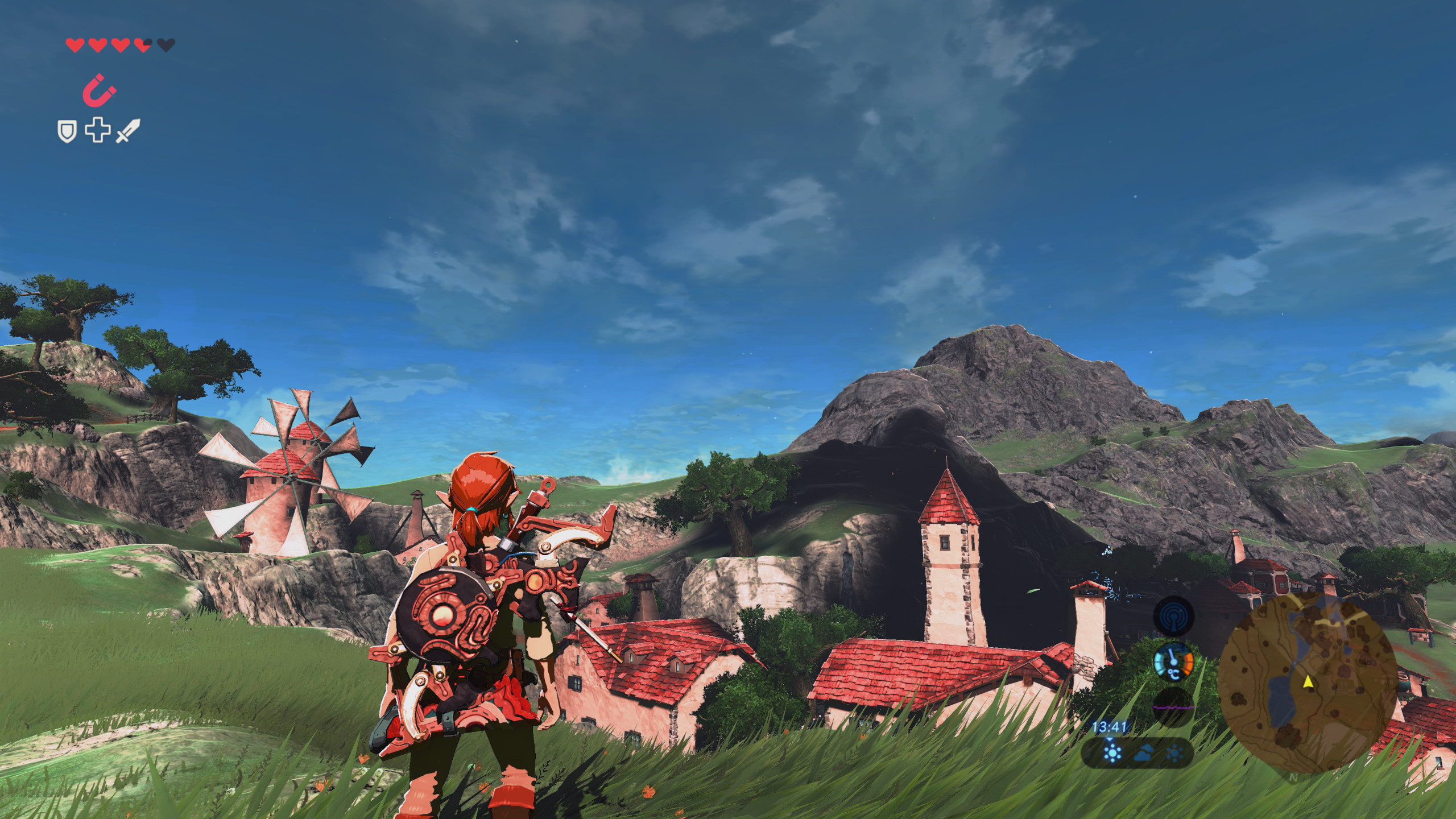Click the first full red heart
The image size is (1456, 819).
point(75,45)
